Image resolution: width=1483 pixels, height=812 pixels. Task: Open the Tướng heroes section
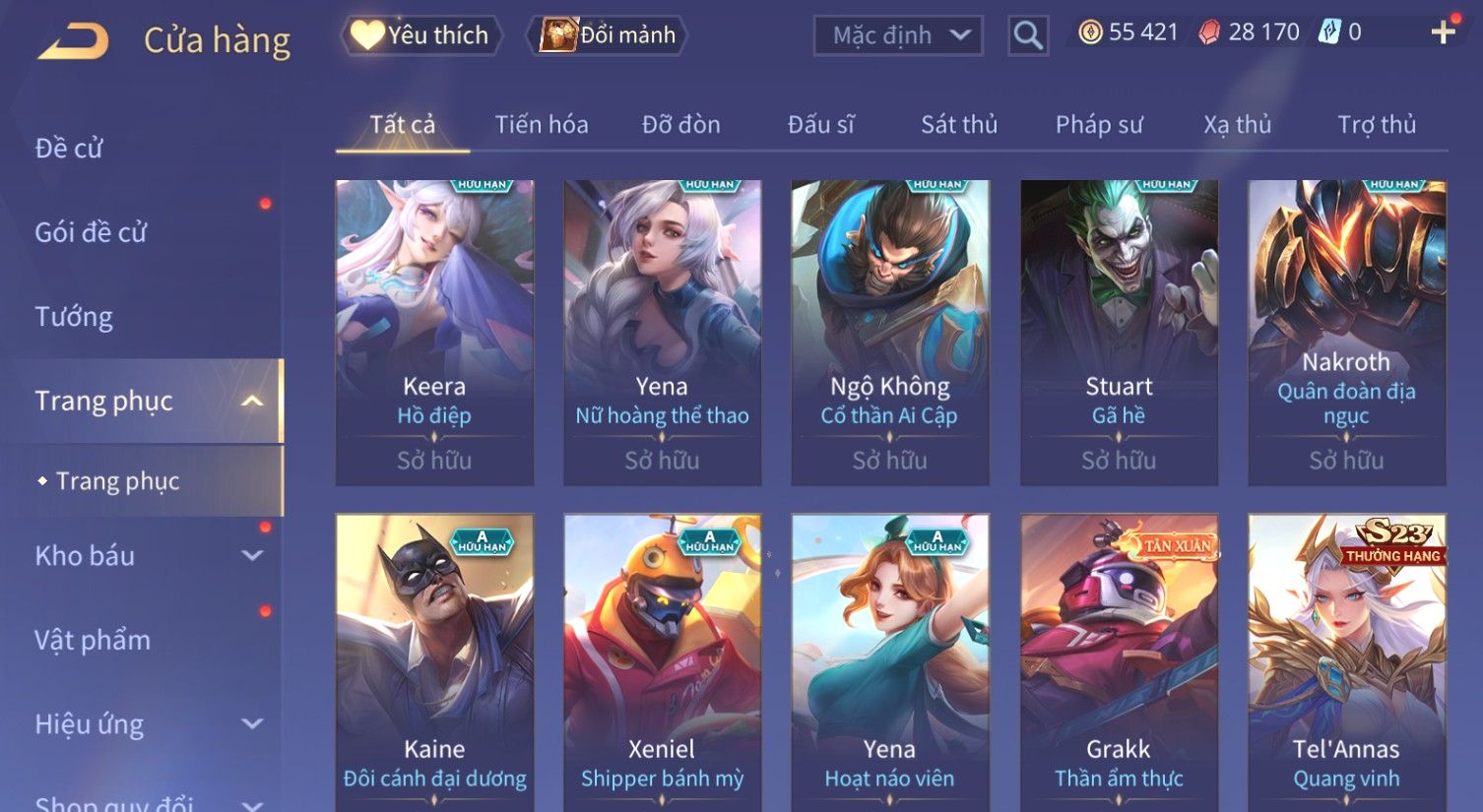pos(74,317)
